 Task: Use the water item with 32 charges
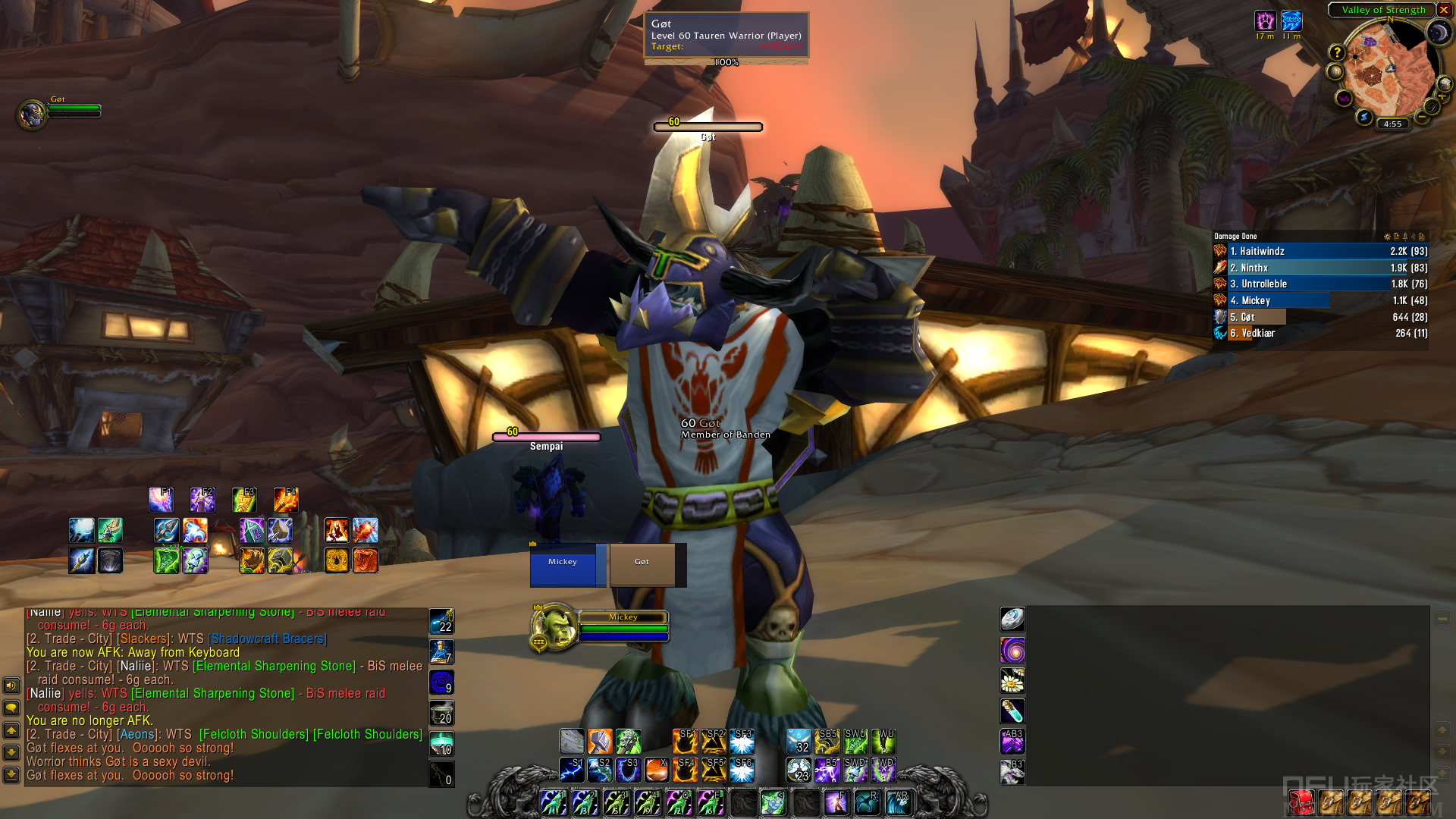click(x=799, y=741)
